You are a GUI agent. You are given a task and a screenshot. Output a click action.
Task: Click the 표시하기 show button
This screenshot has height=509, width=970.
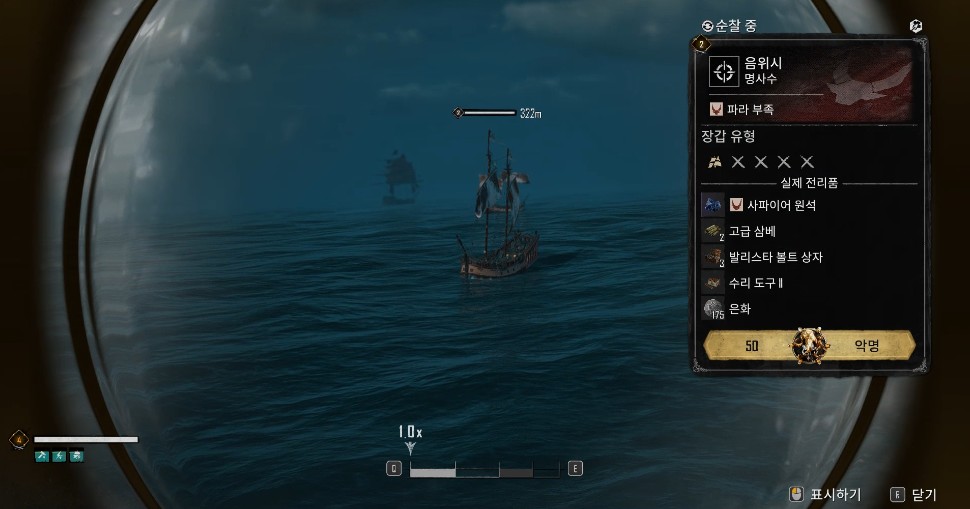click(x=826, y=494)
